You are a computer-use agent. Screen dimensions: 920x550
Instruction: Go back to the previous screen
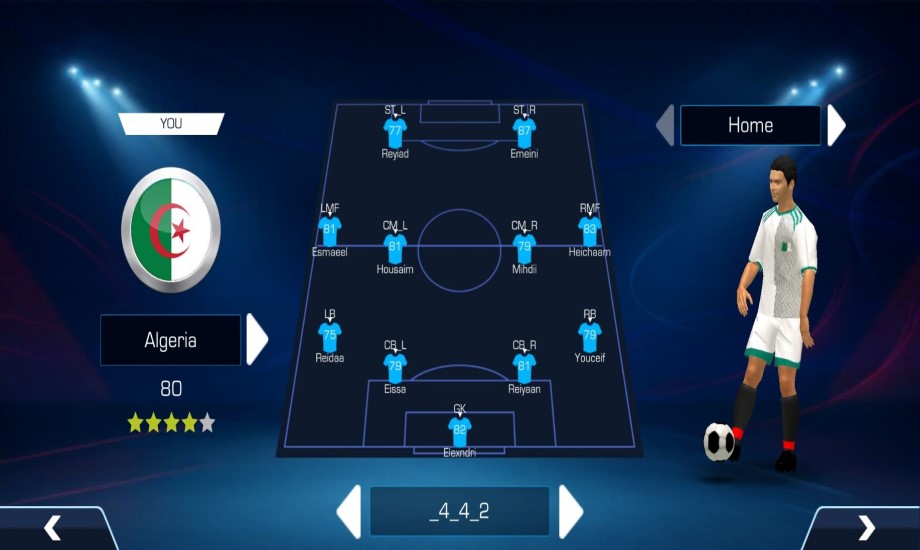[53, 527]
